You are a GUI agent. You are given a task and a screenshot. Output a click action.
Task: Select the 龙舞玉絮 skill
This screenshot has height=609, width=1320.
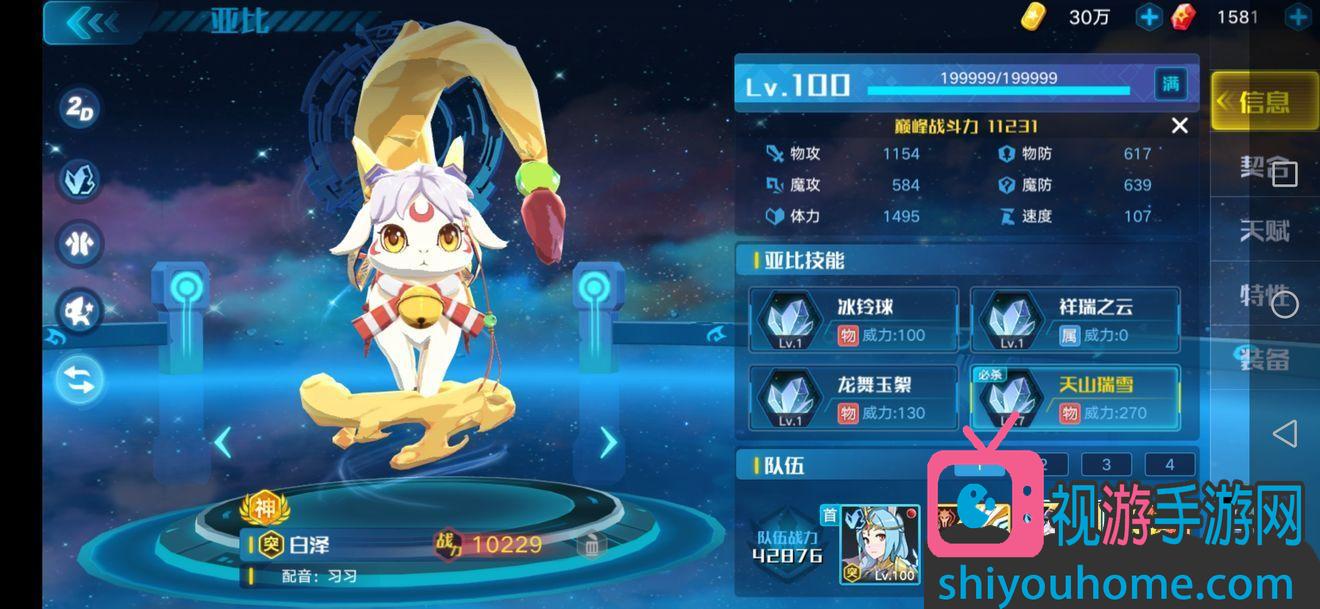(854, 397)
